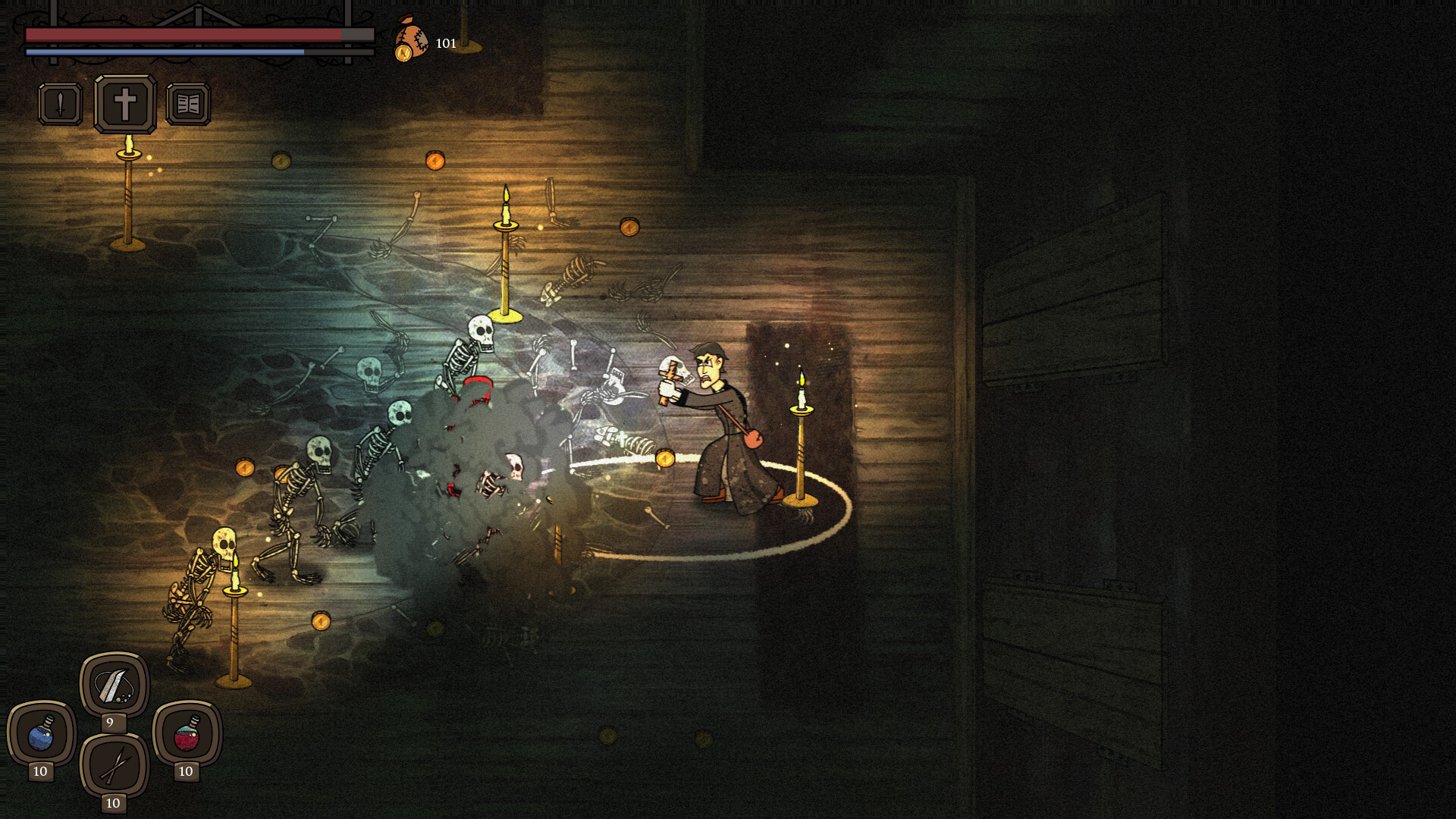Open the prayer book icon
The width and height of the screenshot is (1456, 819).
pyautogui.click(x=190, y=105)
